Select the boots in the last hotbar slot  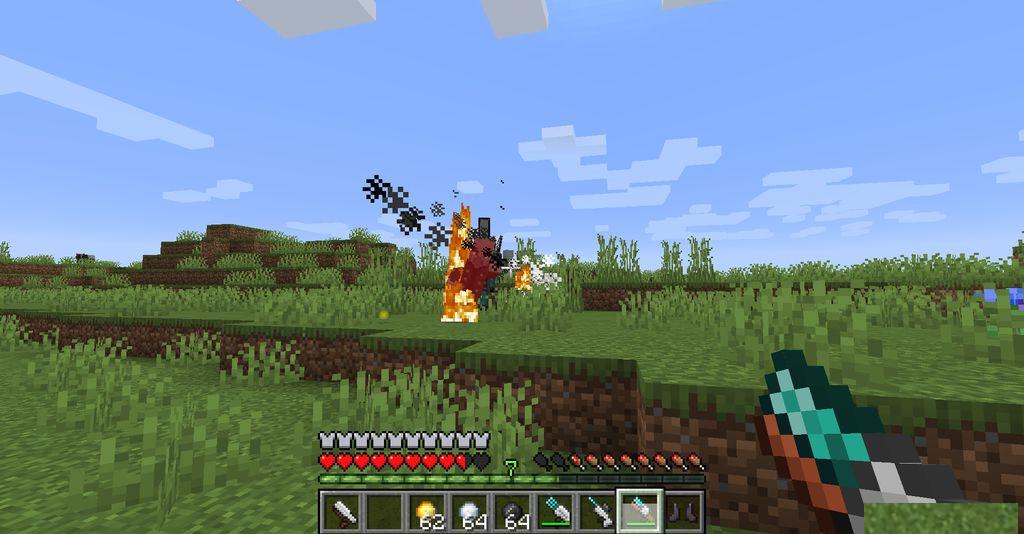coord(684,513)
